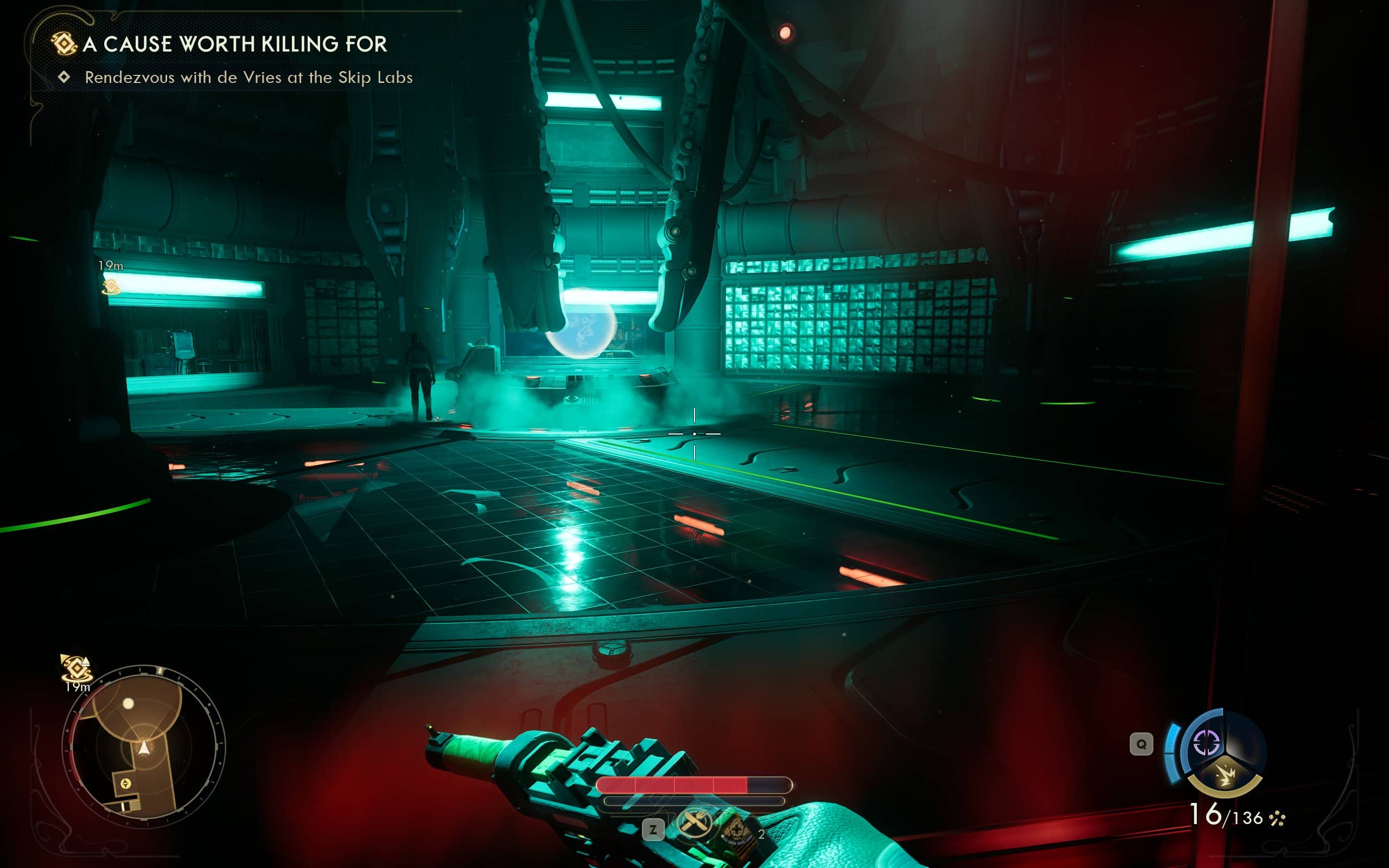
Task: Select the quest direction icon above the minimap
Action: (x=76, y=668)
